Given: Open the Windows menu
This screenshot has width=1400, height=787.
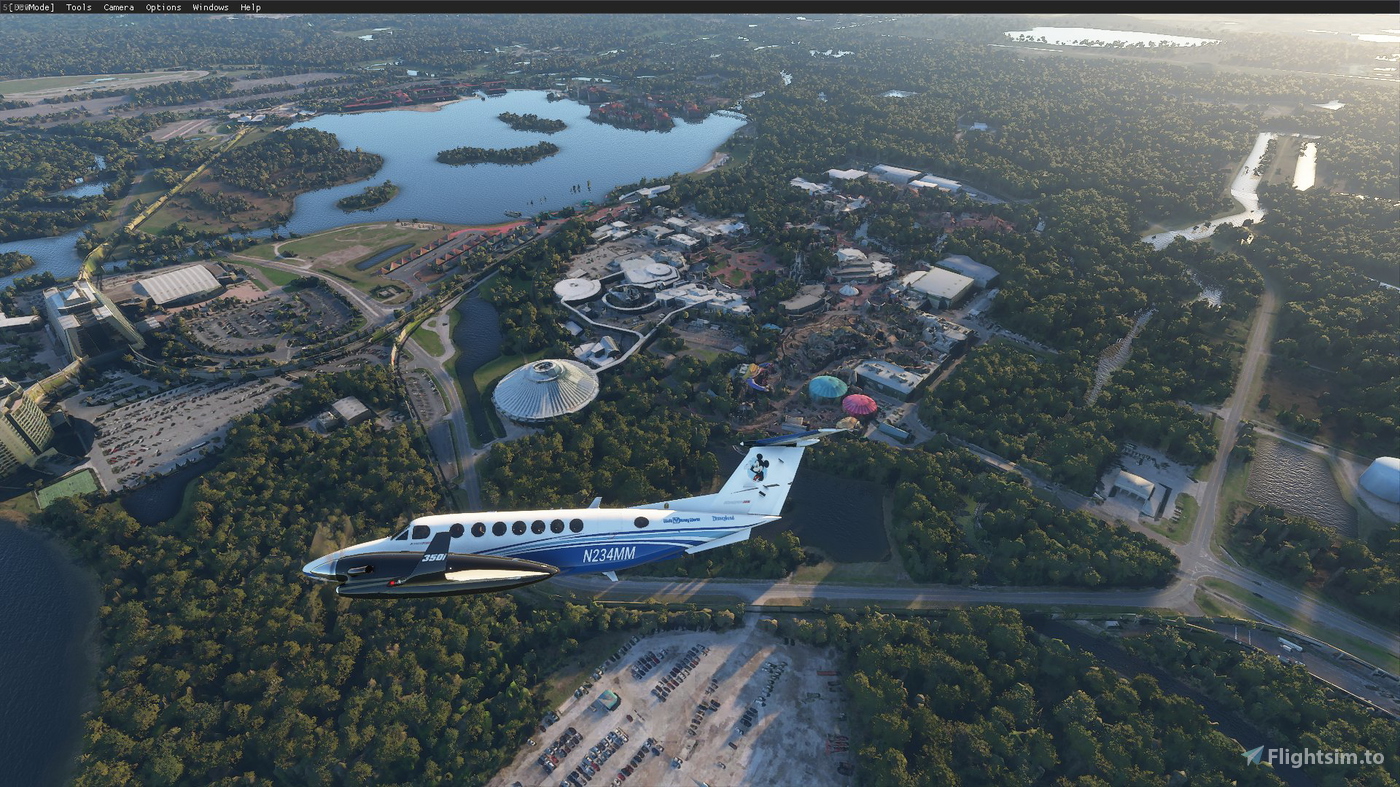Looking at the screenshot, I should tap(211, 7).
